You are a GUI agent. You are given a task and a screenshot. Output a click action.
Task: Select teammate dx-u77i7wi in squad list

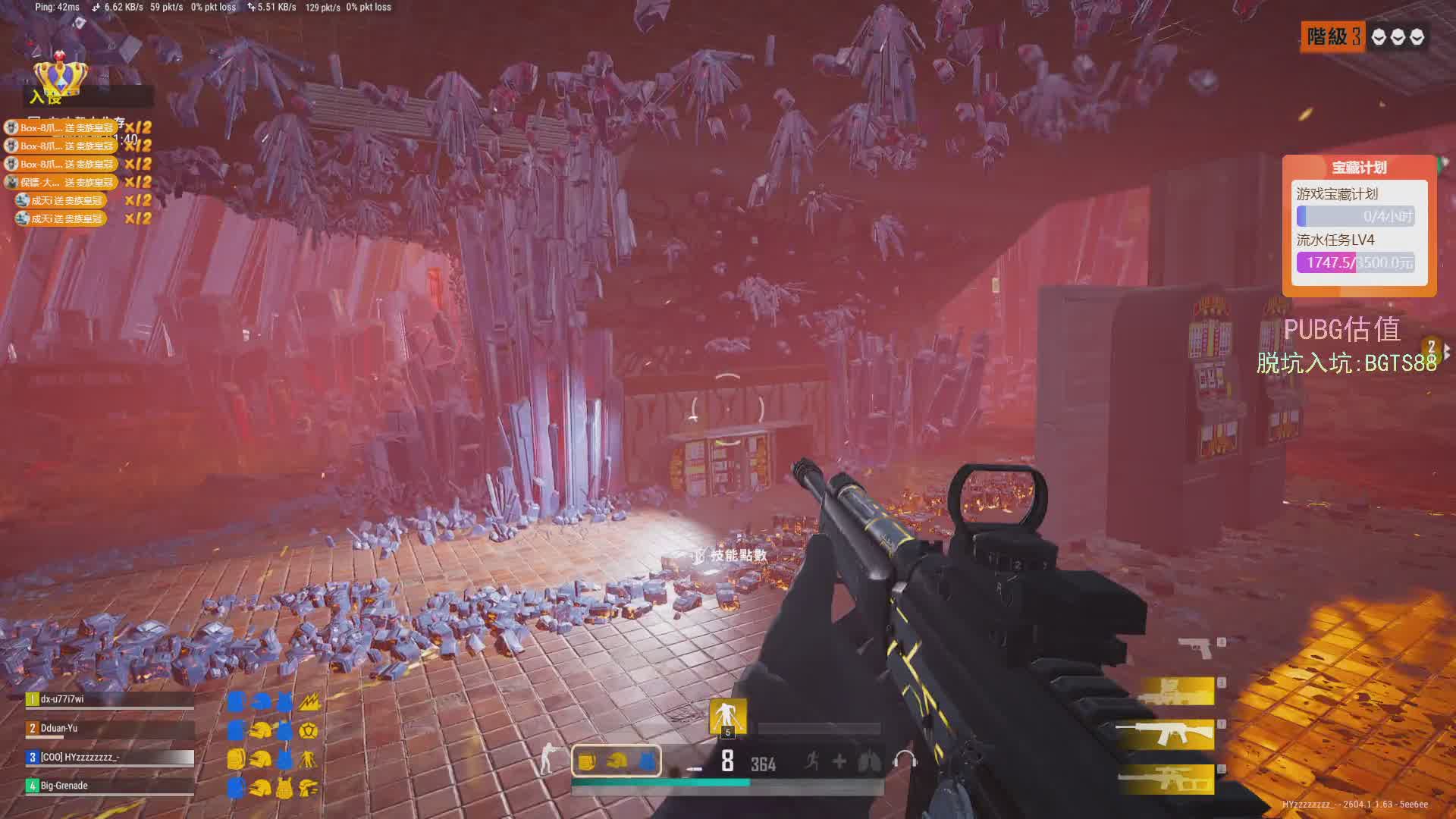[x=110, y=699]
